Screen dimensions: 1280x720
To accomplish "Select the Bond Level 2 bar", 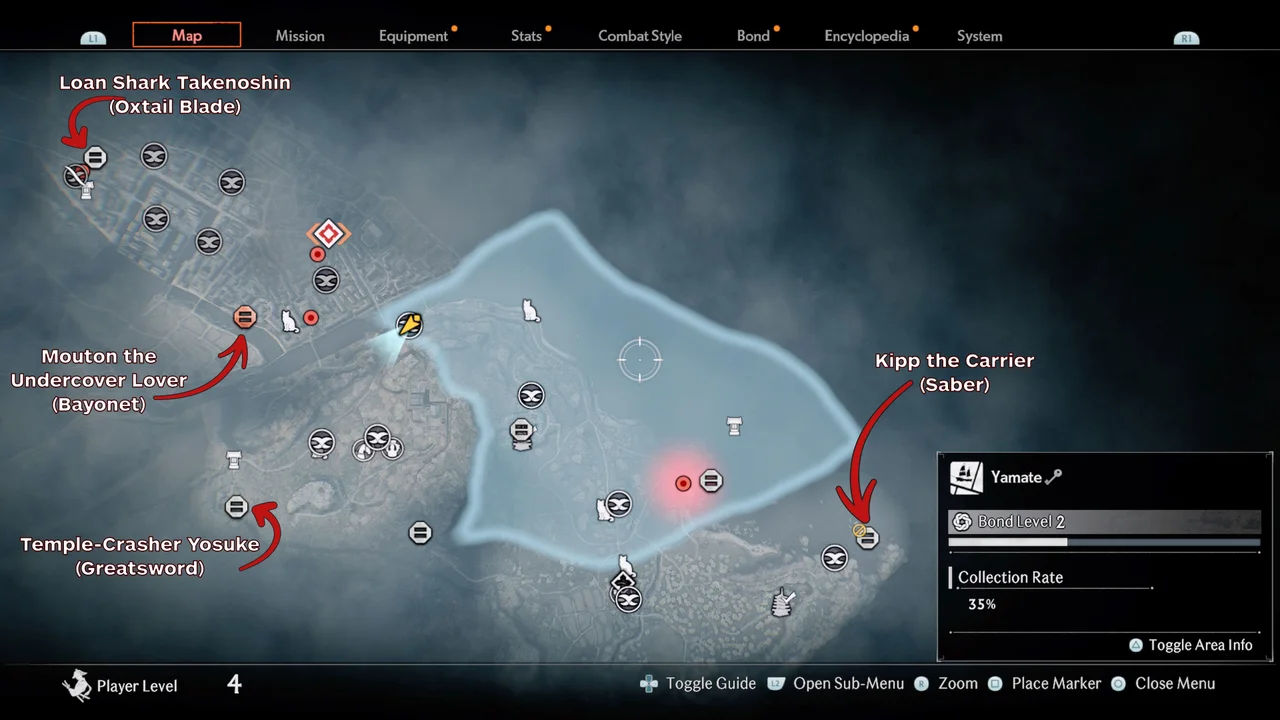I will coord(1104,522).
